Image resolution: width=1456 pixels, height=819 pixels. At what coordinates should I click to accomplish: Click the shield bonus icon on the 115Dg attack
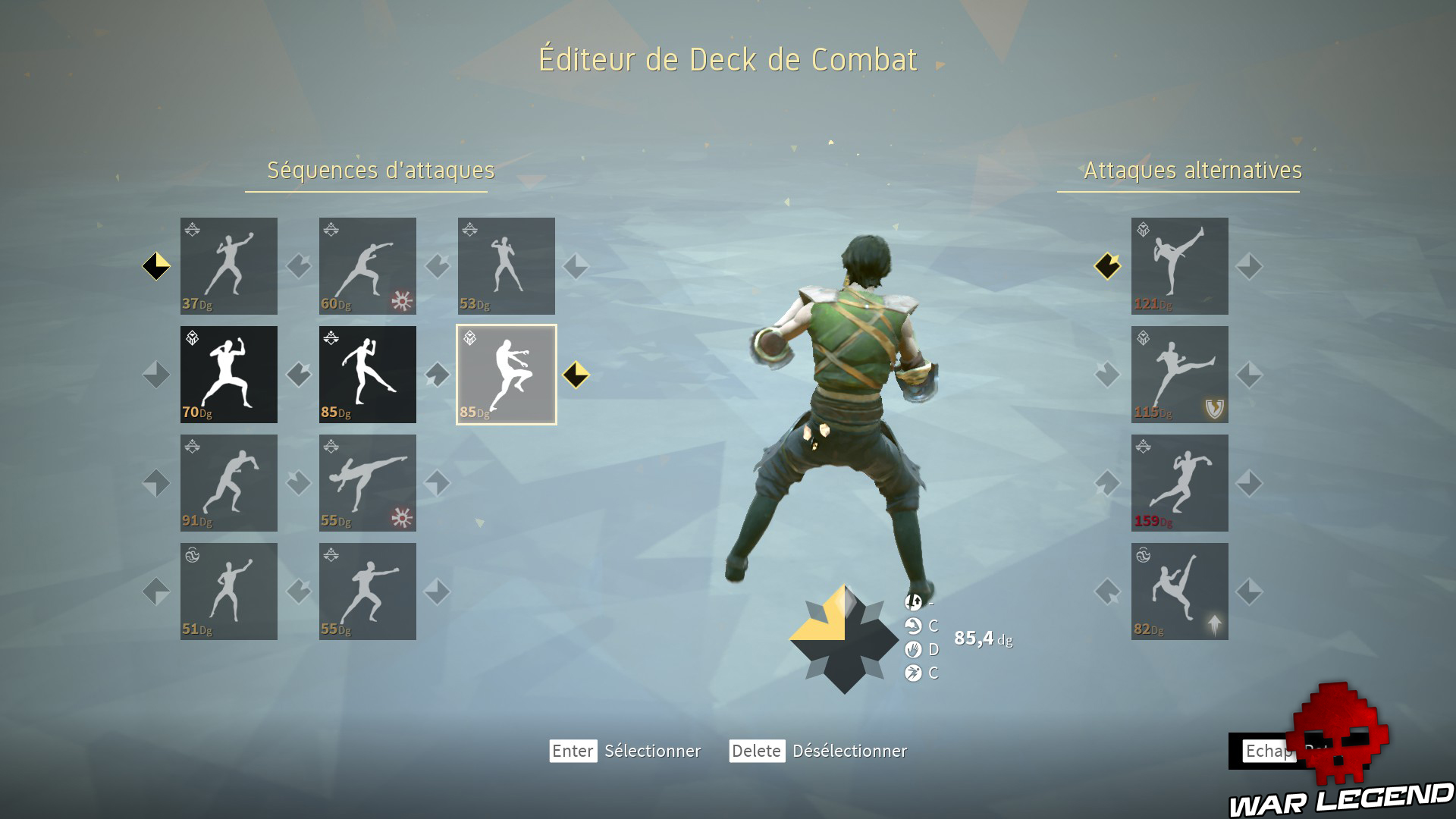click(1213, 409)
